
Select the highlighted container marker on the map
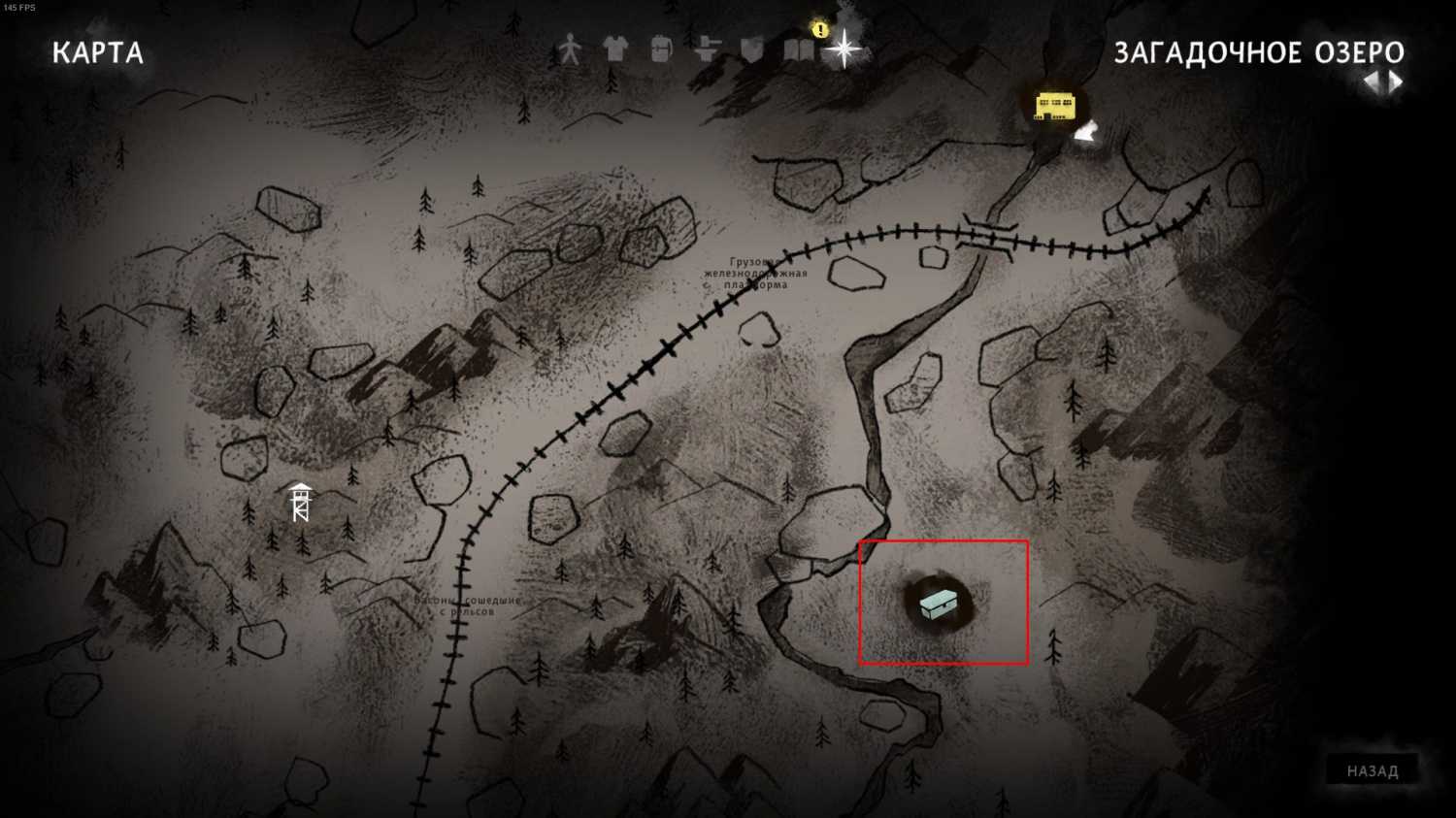pos(938,604)
